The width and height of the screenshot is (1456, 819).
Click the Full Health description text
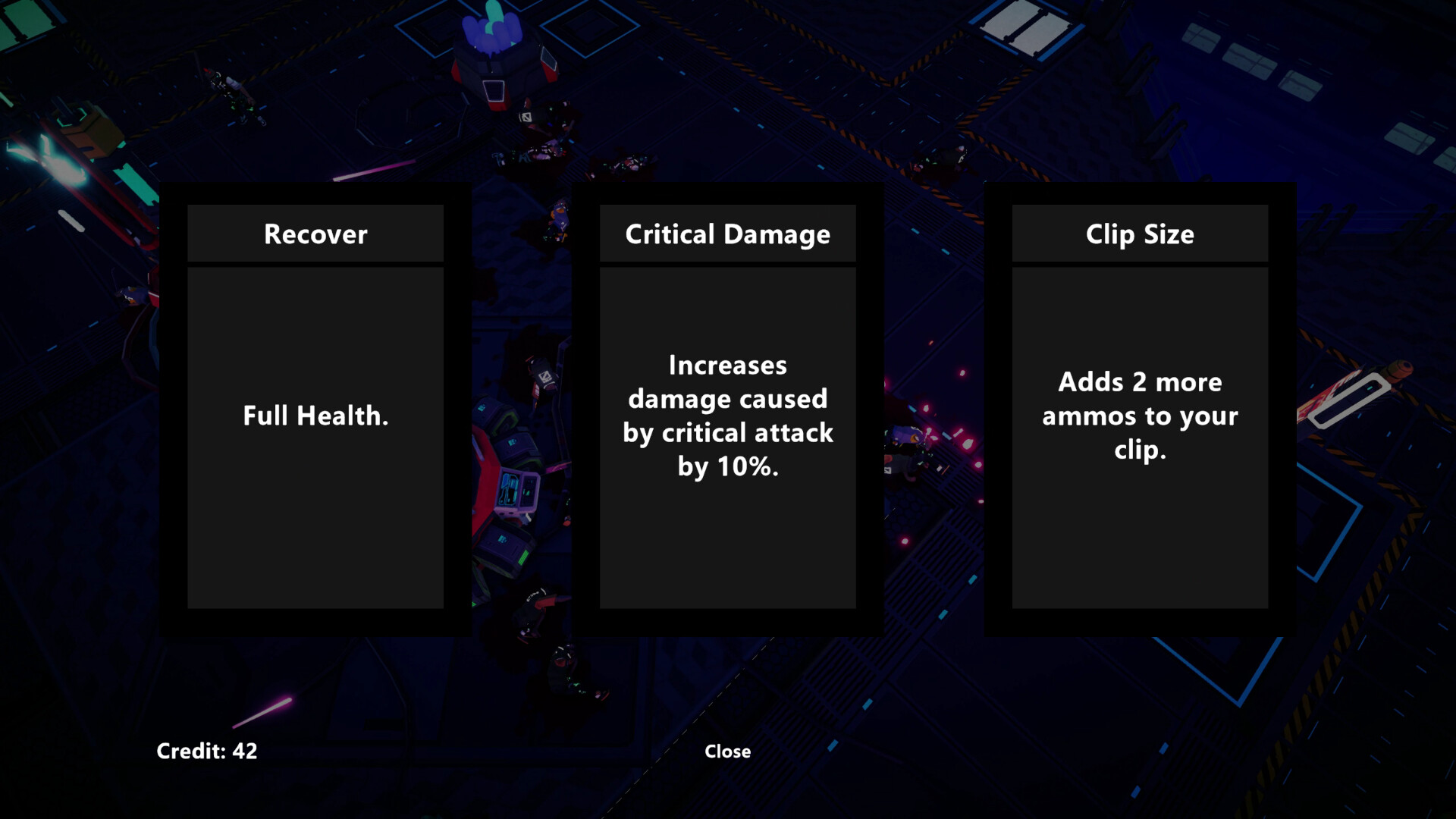pyautogui.click(x=315, y=416)
